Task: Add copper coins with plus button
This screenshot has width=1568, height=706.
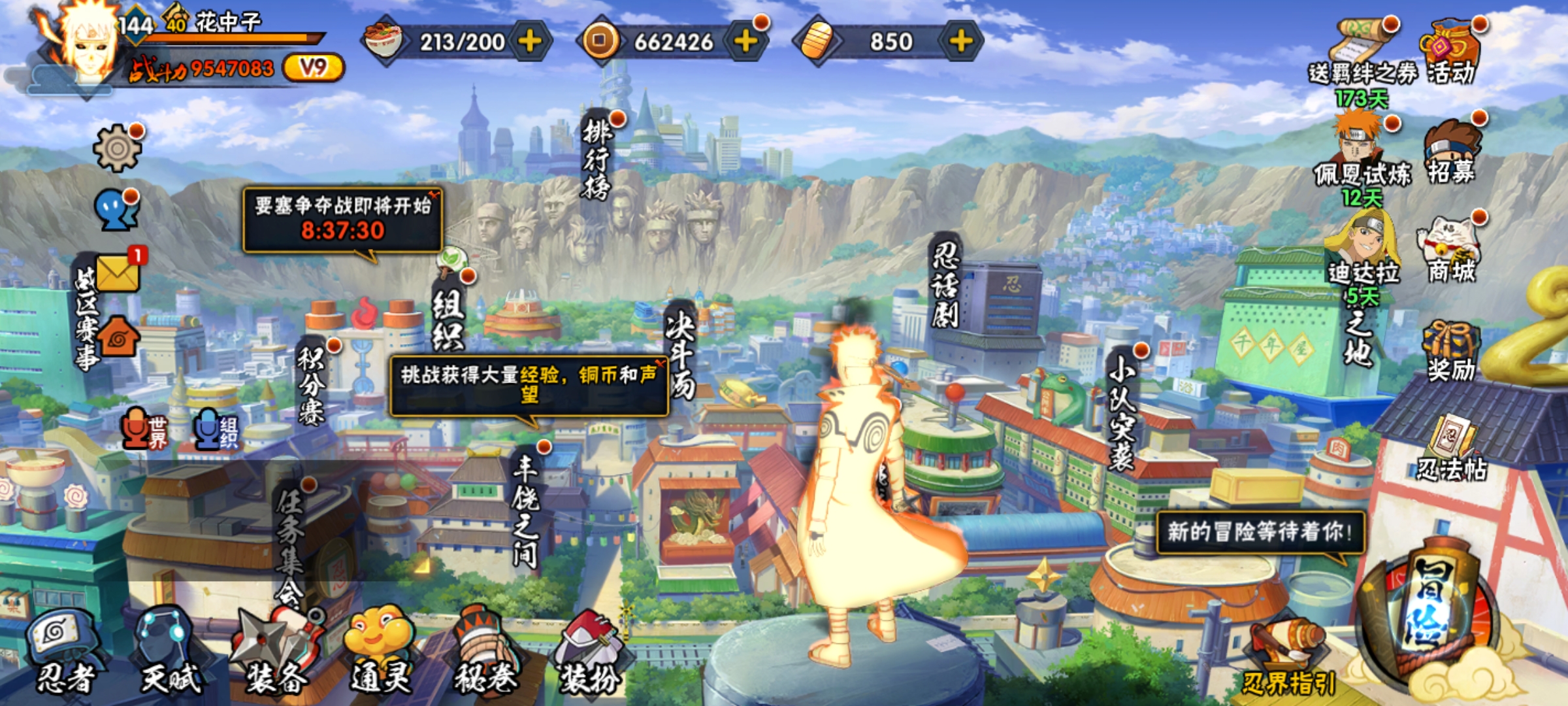Action: coord(745,41)
